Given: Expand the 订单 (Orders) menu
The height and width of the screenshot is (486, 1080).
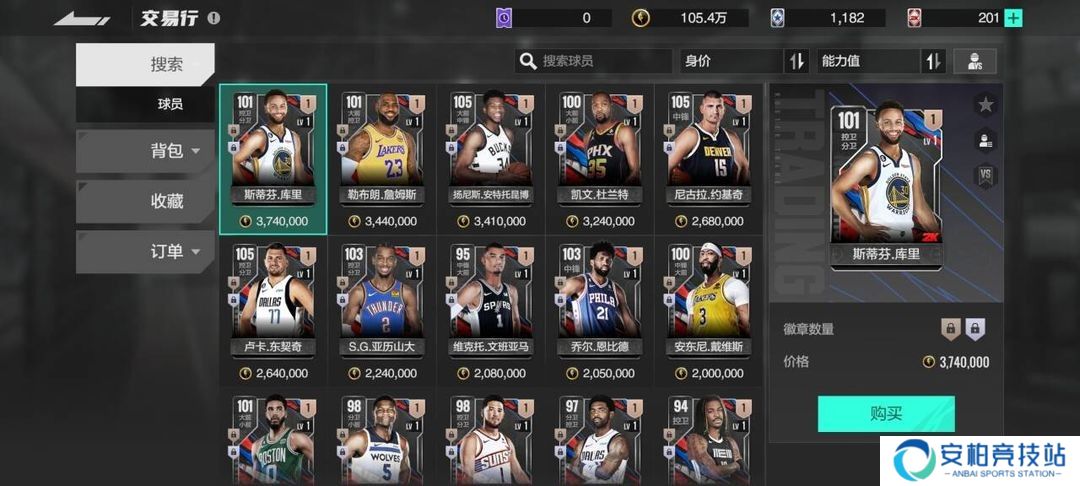Looking at the screenshot, I should pos(145,251).
